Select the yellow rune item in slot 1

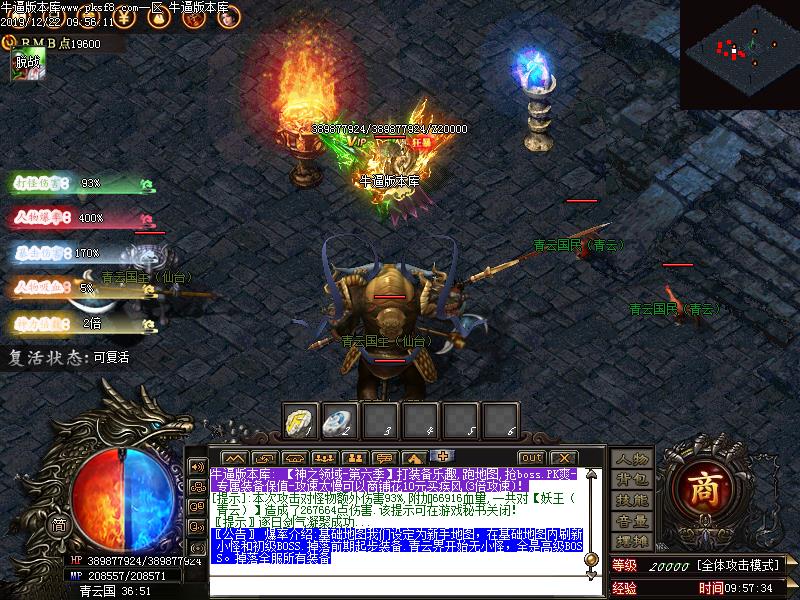coord(301,419)
